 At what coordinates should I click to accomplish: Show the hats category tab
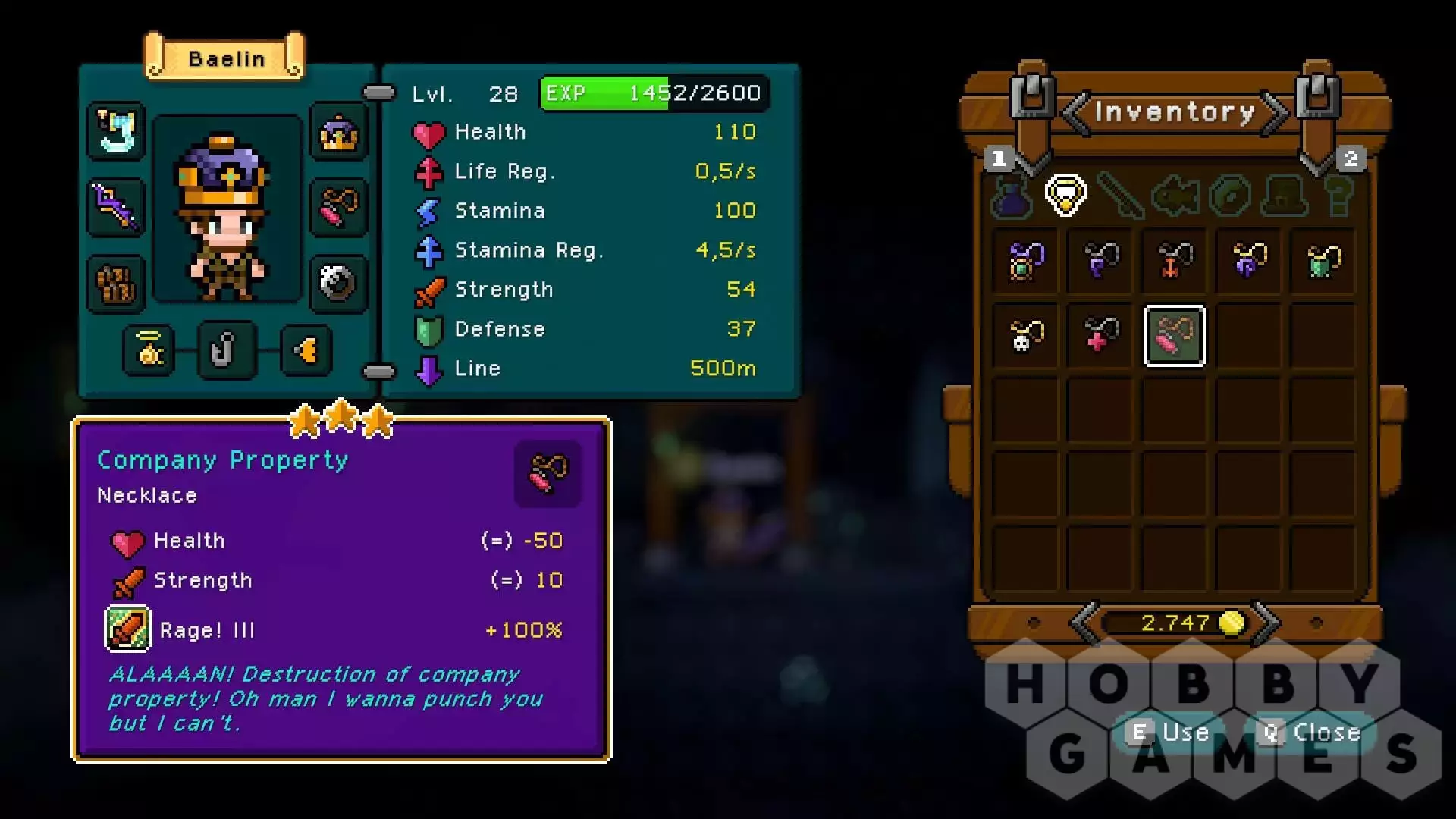1284,196
